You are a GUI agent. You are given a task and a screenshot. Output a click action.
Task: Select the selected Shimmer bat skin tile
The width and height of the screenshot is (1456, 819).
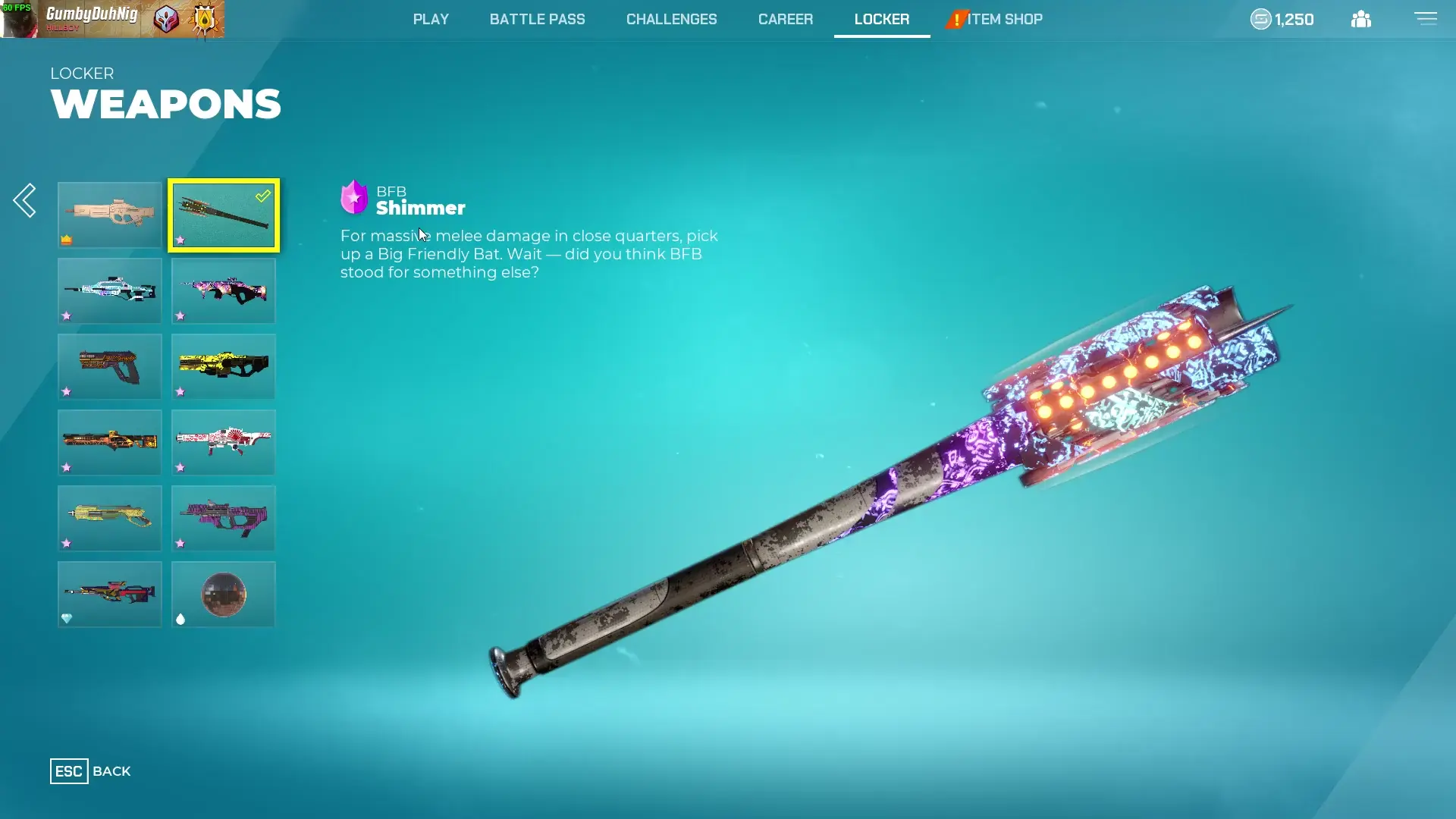point(224,215)
